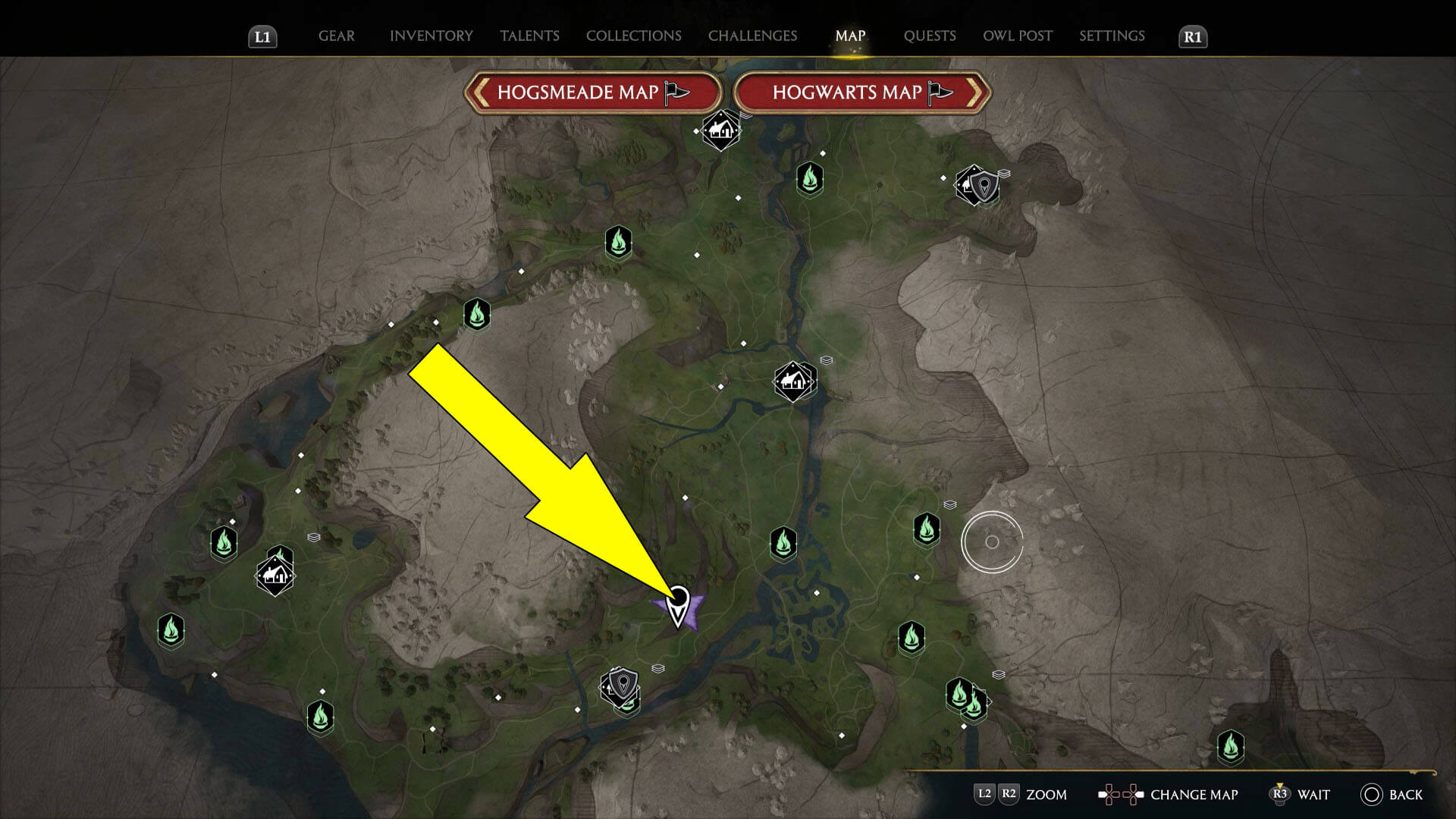
Task: Click the R1 shoulder button prompt
Action: point(1192,36)
